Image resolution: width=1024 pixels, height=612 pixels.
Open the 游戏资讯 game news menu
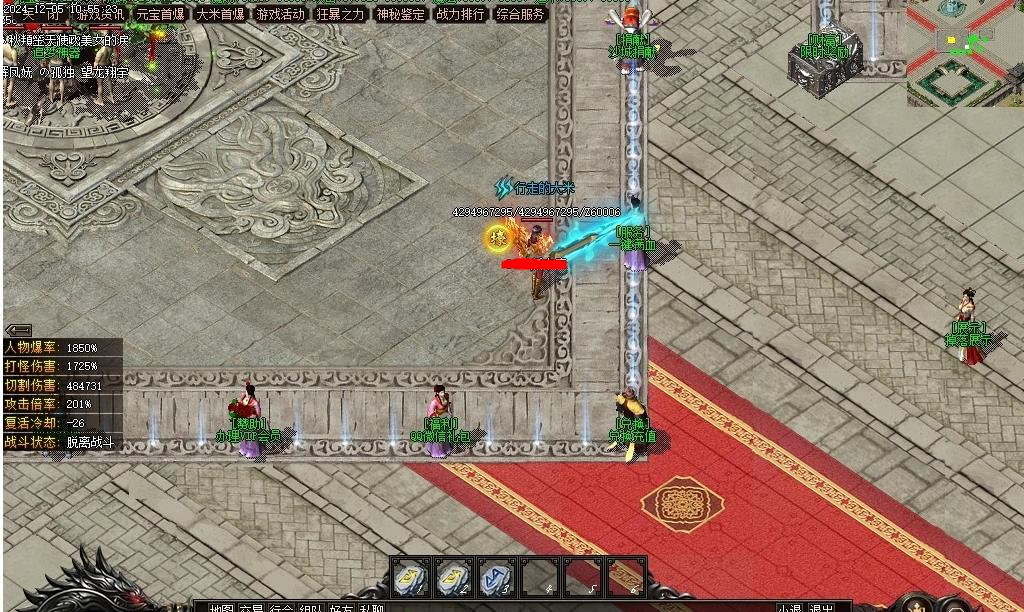tap(100, 14)
